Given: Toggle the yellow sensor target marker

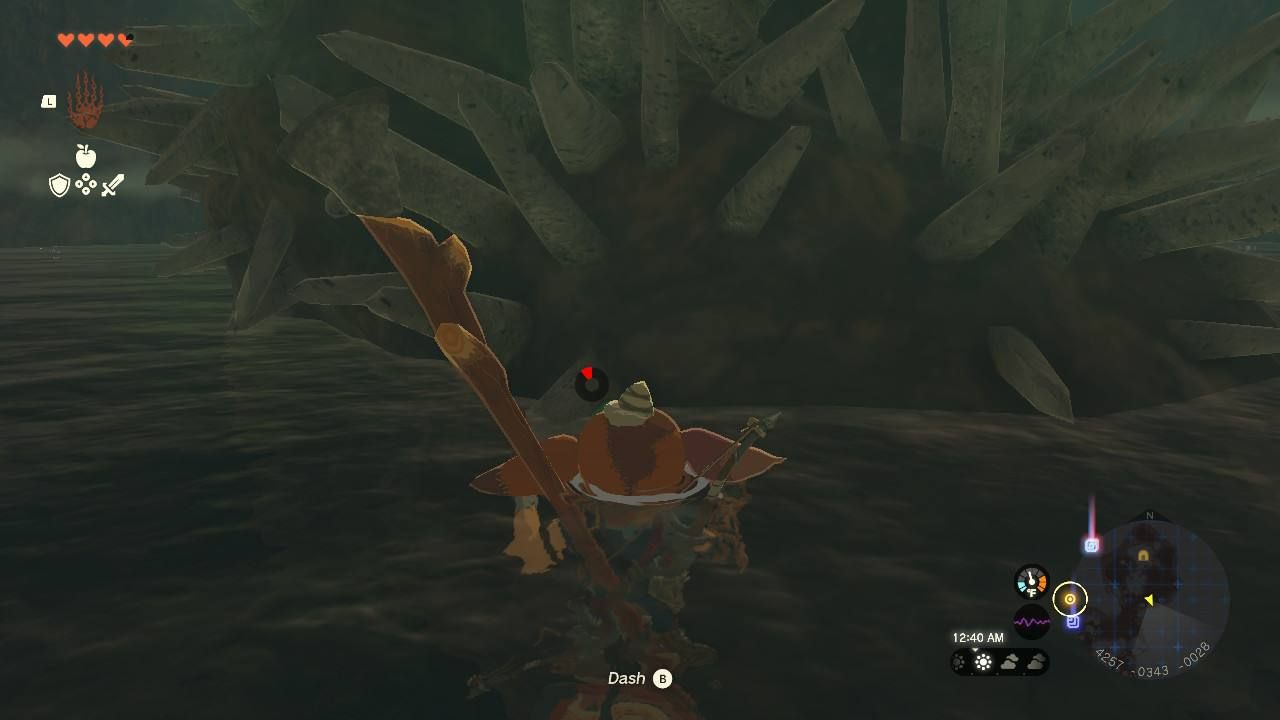Looking at the screenshot, I should 1070,599.
